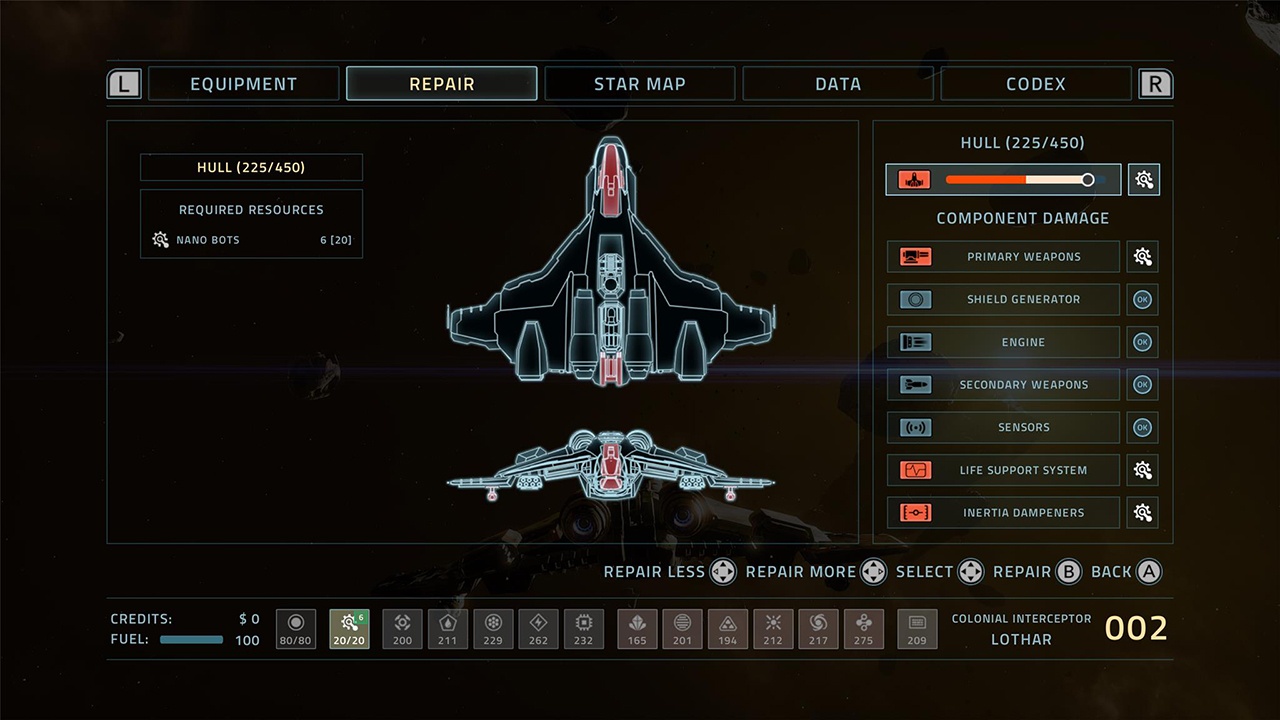
Task: Repair Inertia Dampeners with the nano bot button
Action: point(1143,513)
